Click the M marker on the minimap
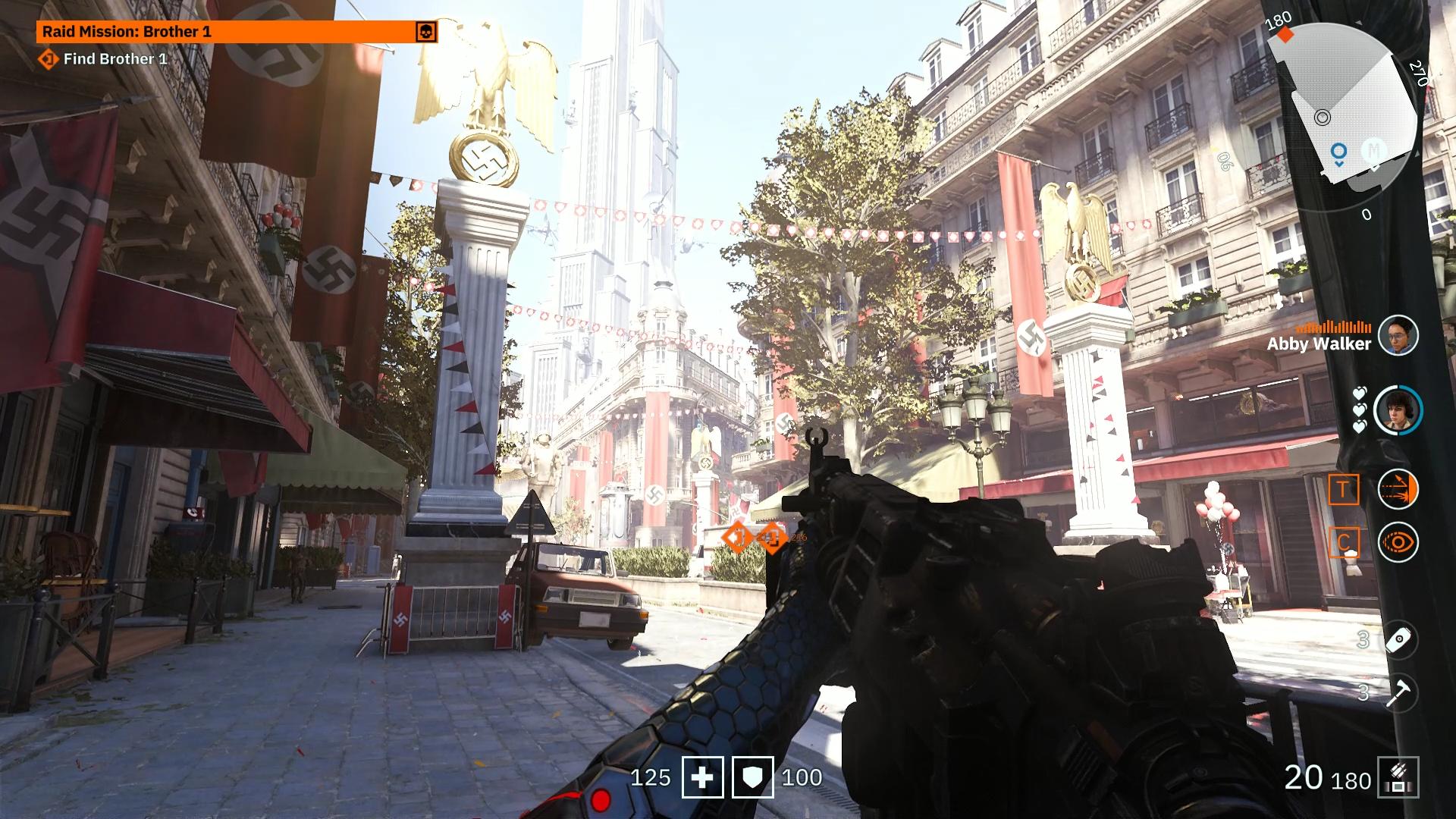Image resolution: width=1456 pixels, height=819 pixels. tap(1373, 150)
